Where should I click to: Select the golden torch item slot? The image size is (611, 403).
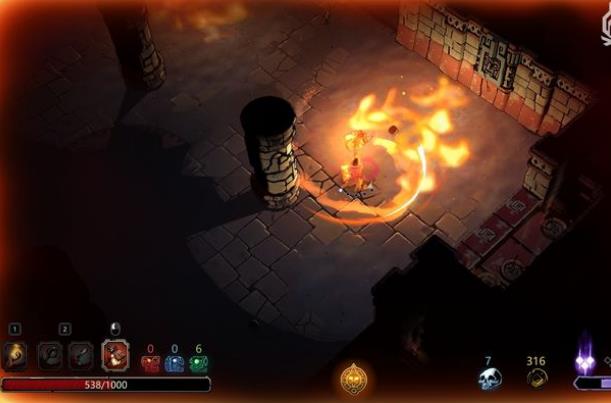pyautogui.click(x=15, y=354)
